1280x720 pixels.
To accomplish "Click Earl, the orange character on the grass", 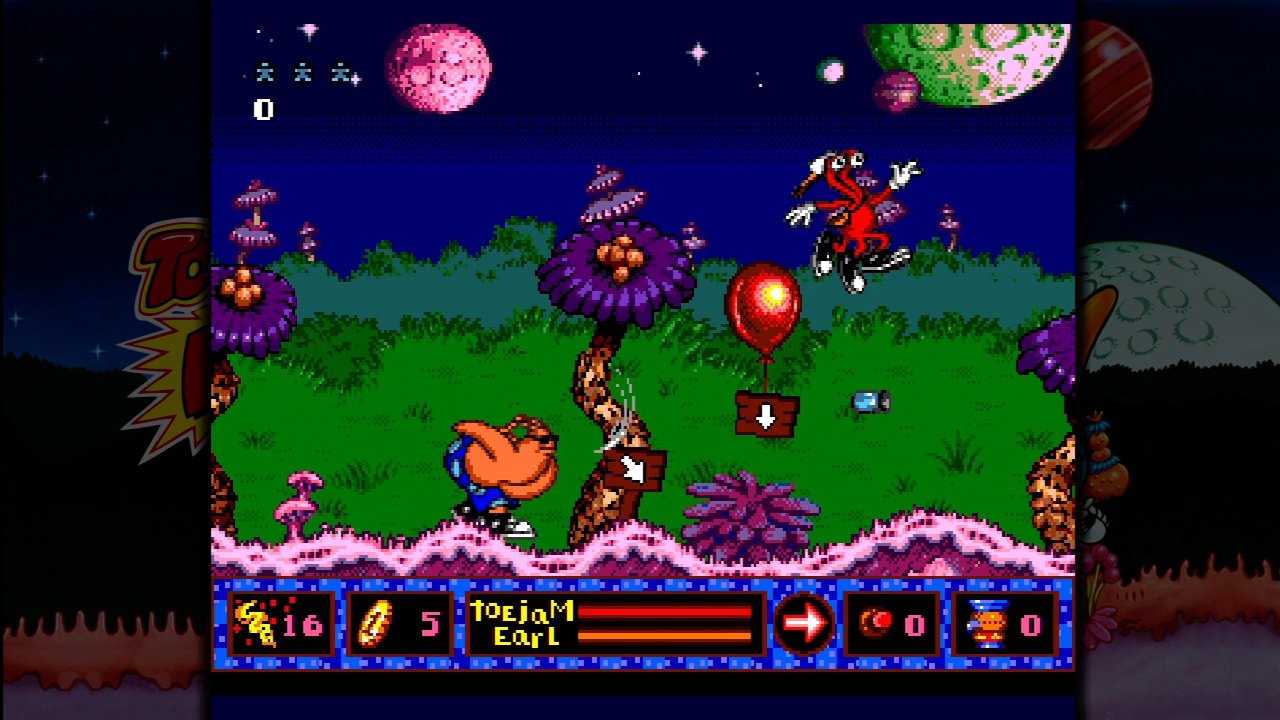I will coord(502,470).
